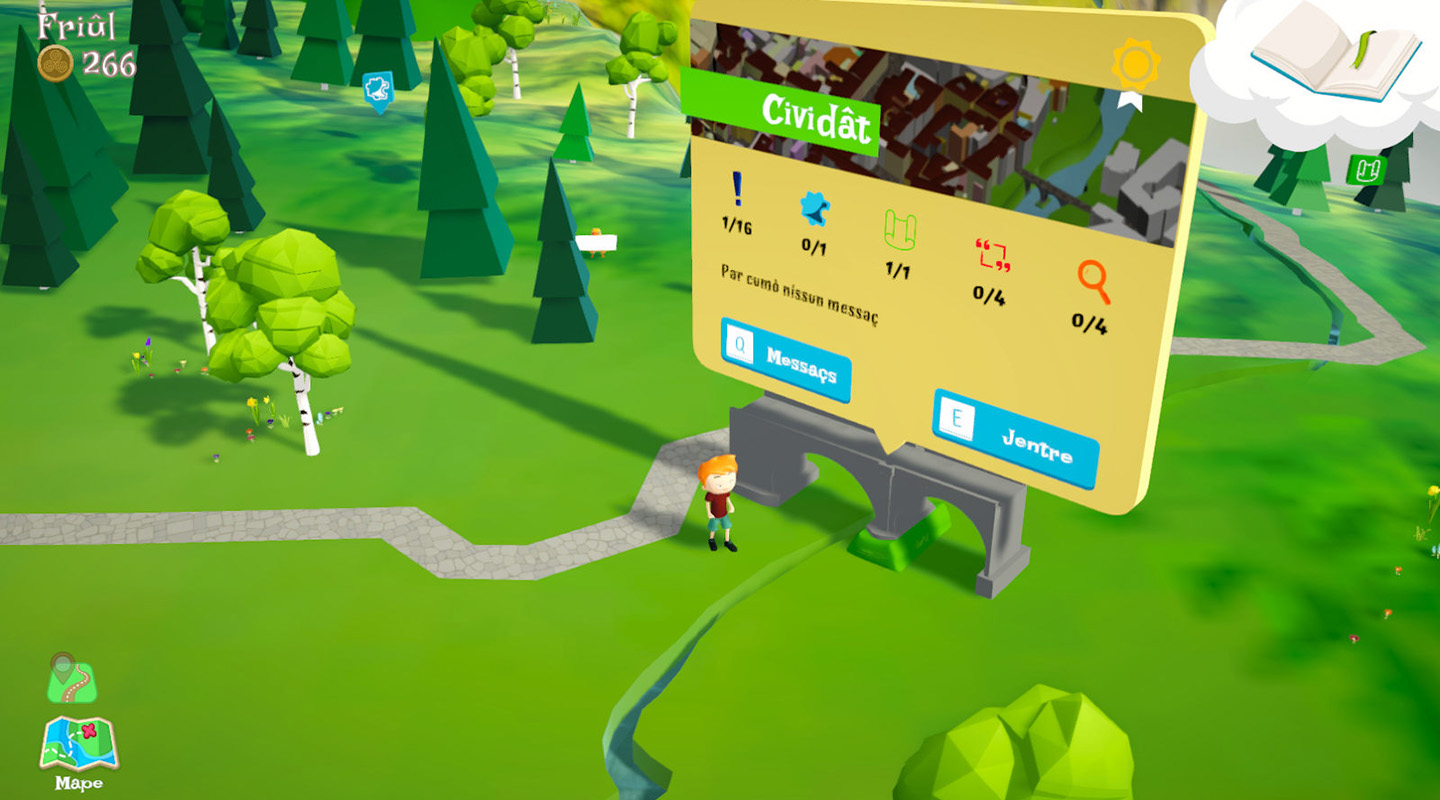Choose the red quotation marks icon
This screenshot has width=1440, height=800.
pos(992,255)
